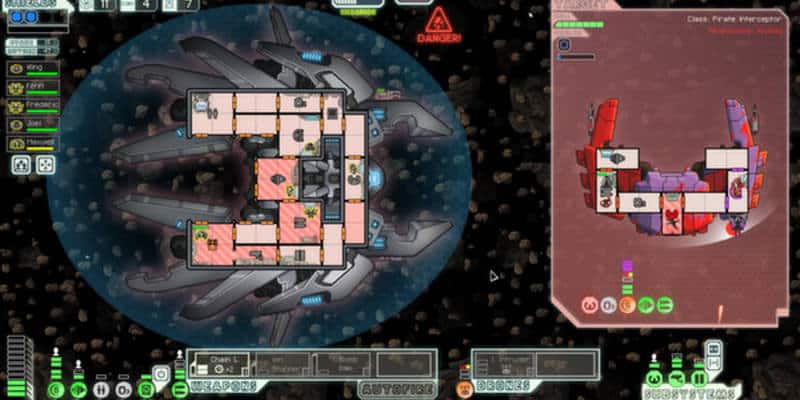The height and width of the screenshot is (400, 800).
Task: Save crew station positions button
Action: point(21,164)
